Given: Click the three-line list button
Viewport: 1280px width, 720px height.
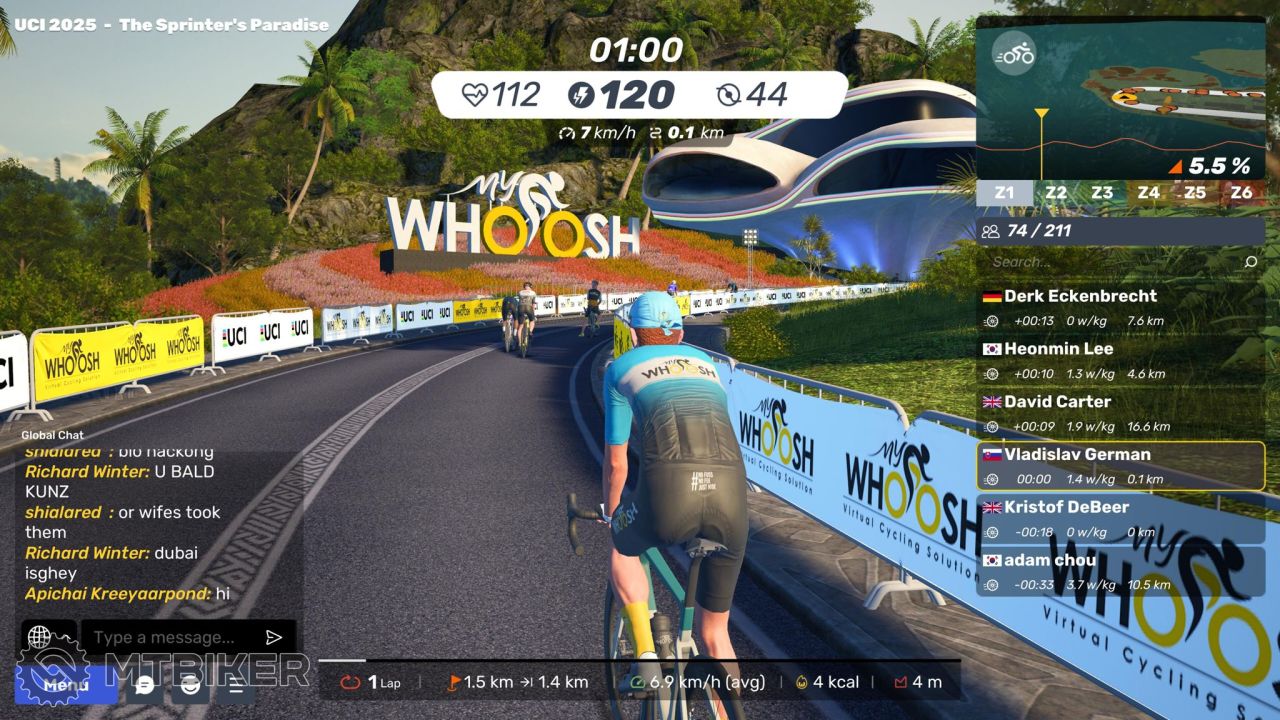Looking at the screenshot, I should 236,686.
